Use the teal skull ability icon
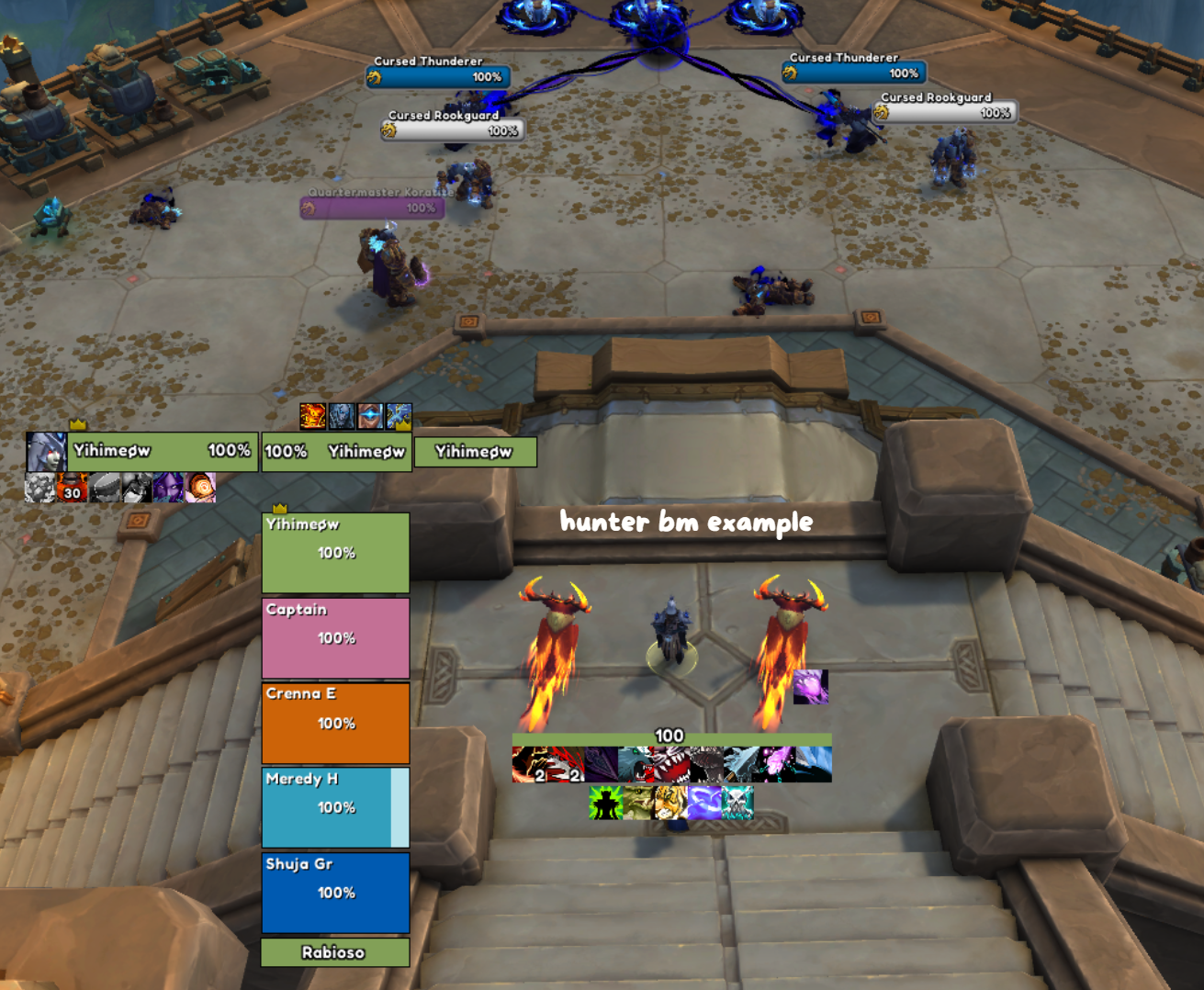The image size is (1204, 990). coord(737,803)
